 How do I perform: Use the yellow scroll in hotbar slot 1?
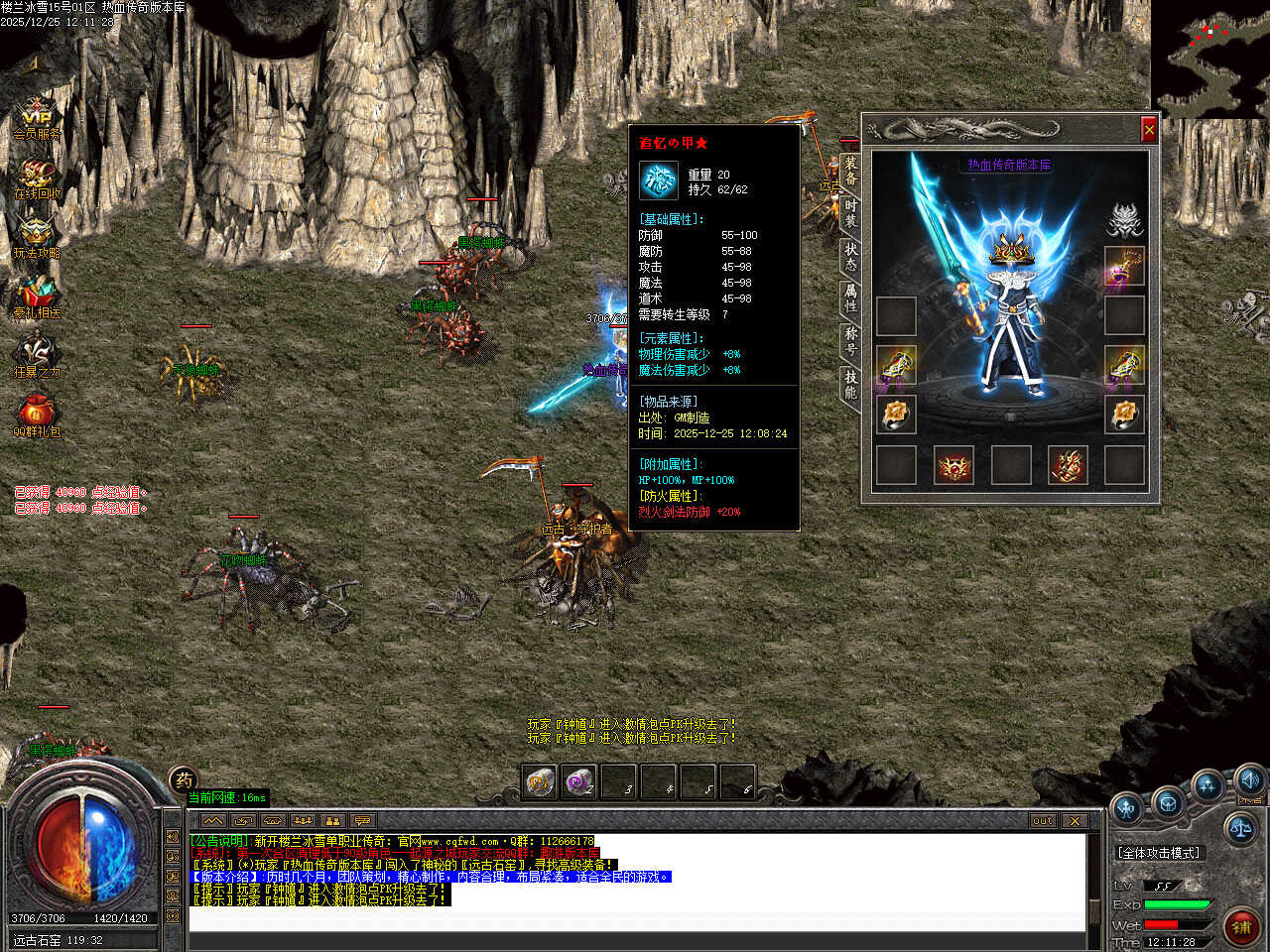tap(539, 782)
